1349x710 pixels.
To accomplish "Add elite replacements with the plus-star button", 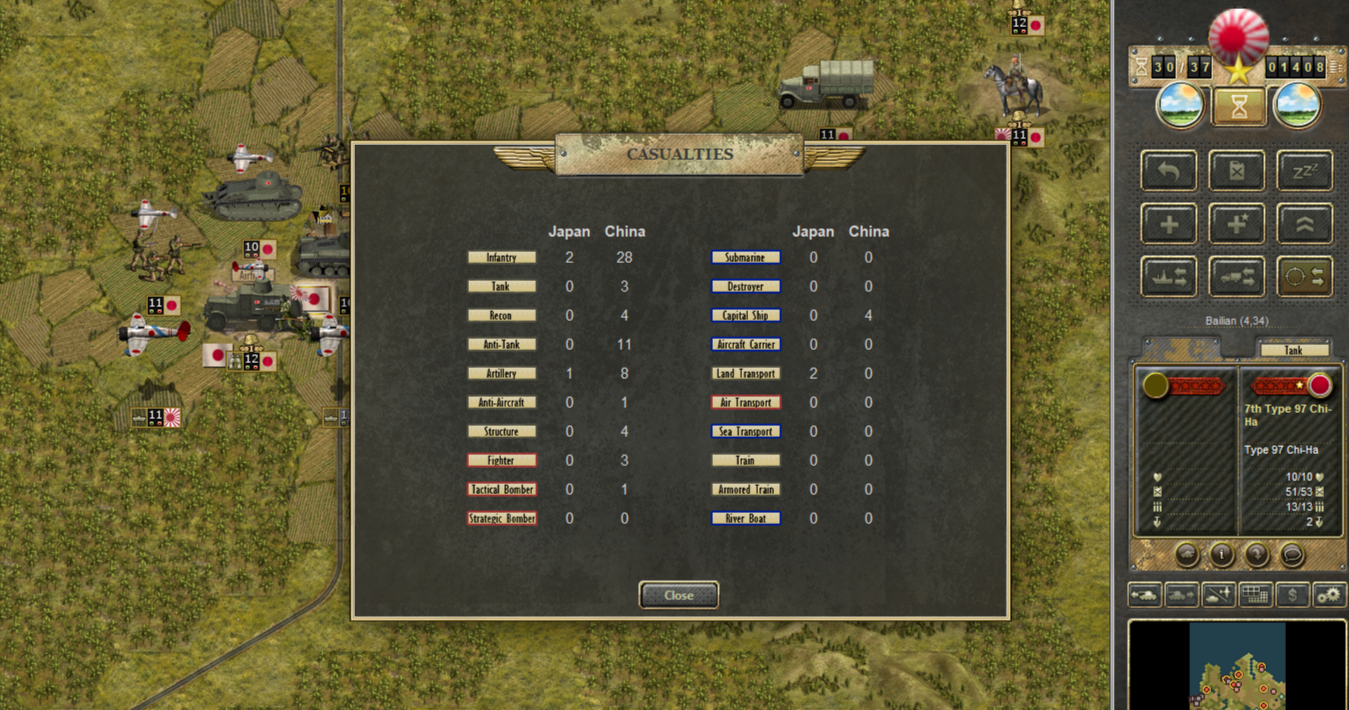I will click(x=1237, y=224).
